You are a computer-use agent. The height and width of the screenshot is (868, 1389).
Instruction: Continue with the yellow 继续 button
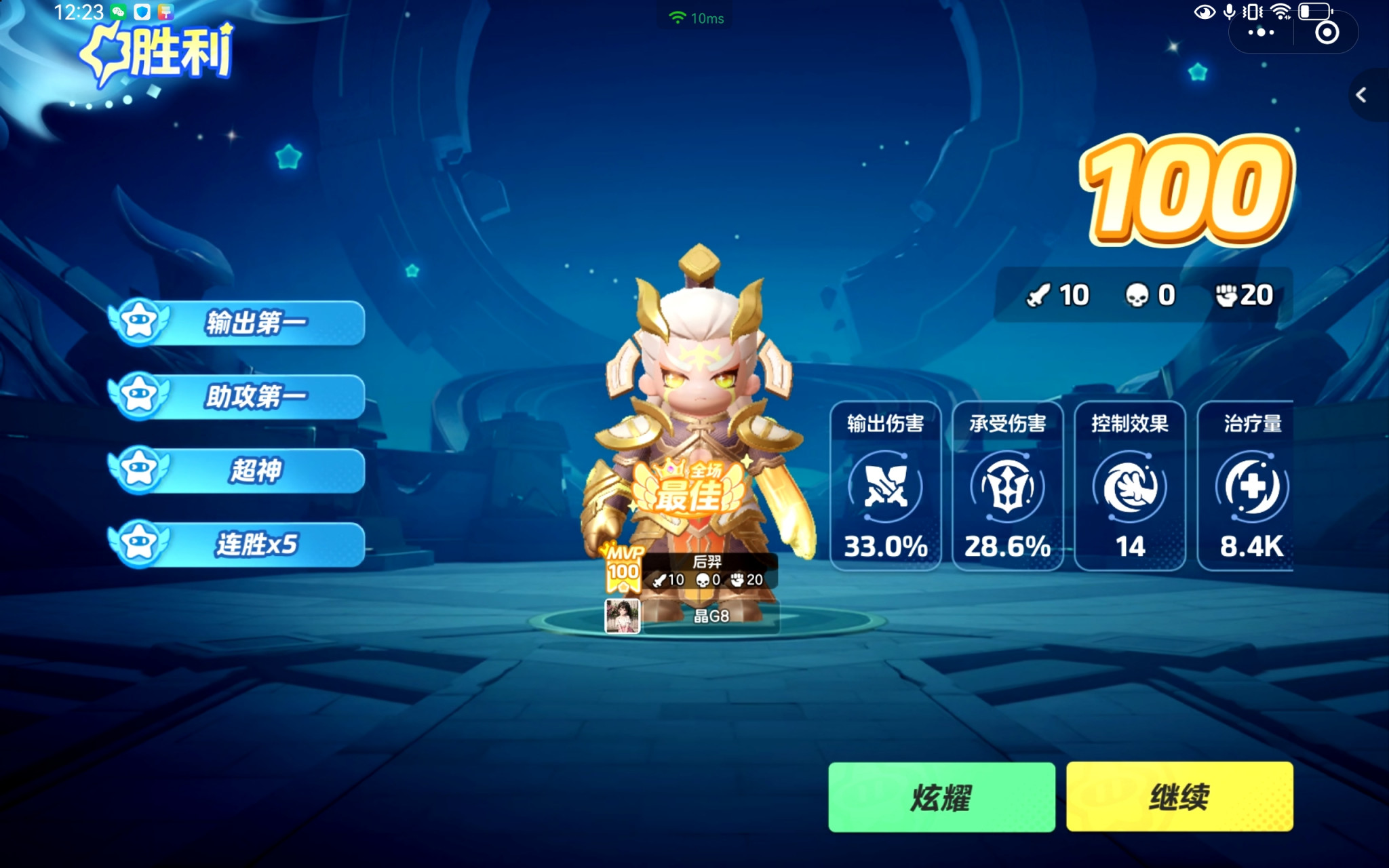click(1179, 797)
